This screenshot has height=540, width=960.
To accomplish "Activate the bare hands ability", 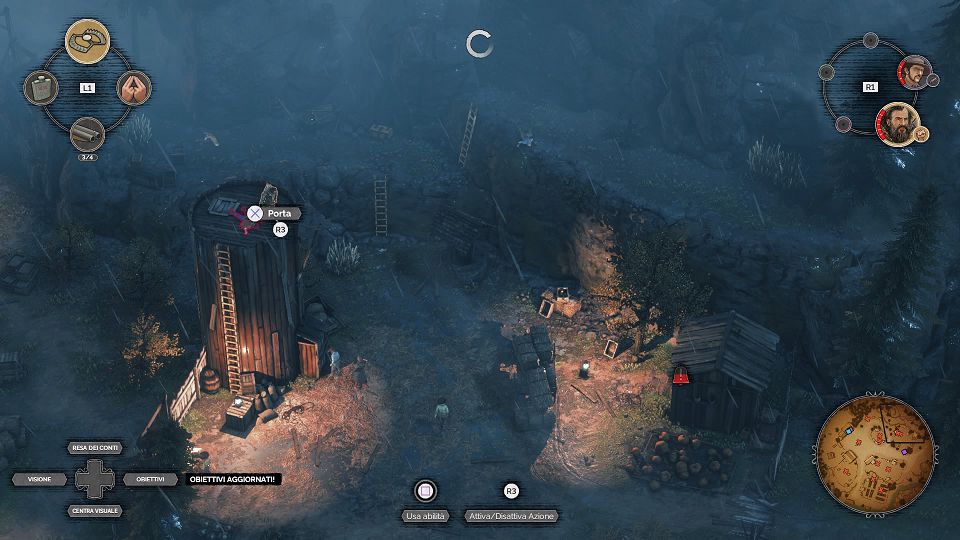I will (x=134, y=88).
